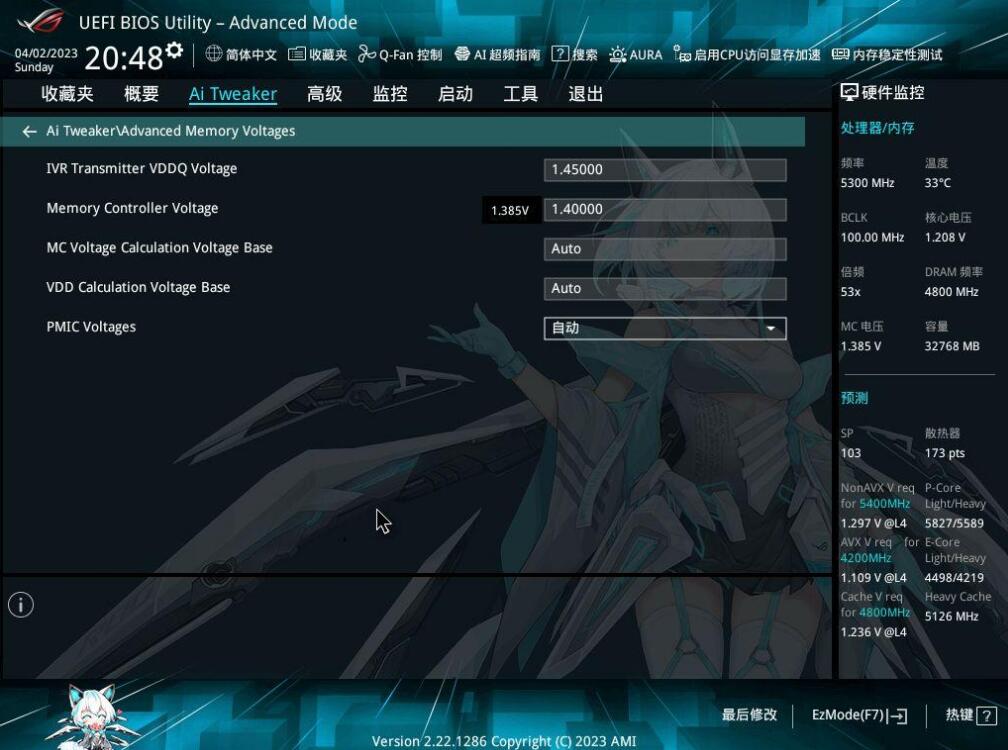Edit the Memory Controller Voltage value
Image resolution: width=1008 pixels, height=750 pixels.
point(664,209)
